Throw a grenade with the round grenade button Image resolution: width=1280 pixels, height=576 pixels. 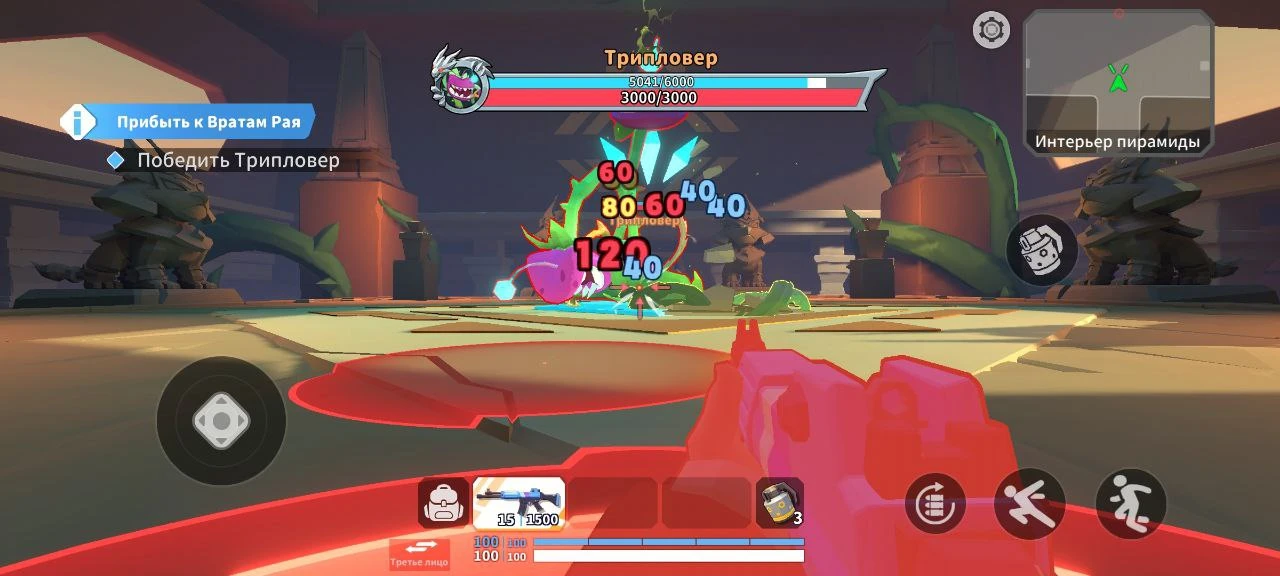coord(1042,250)
